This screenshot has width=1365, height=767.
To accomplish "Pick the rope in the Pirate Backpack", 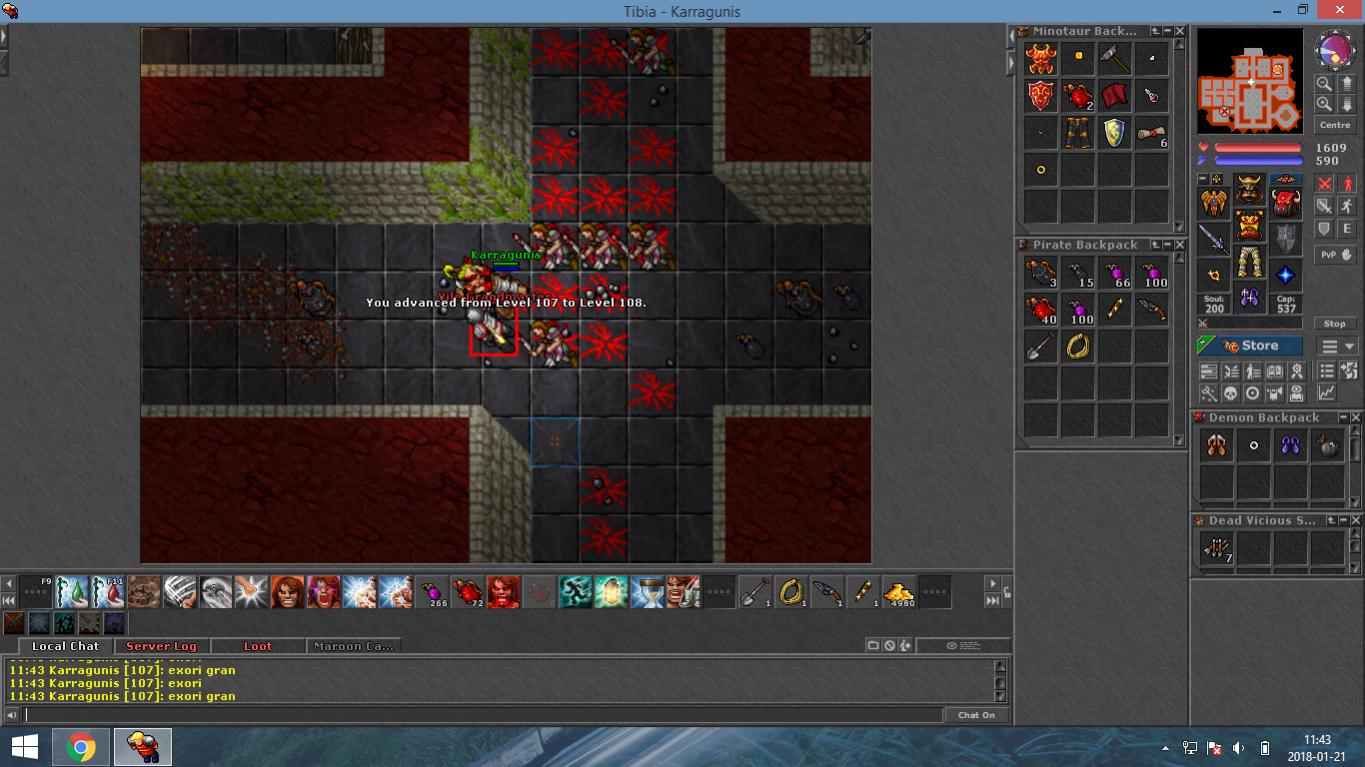I will [1078, 346].
